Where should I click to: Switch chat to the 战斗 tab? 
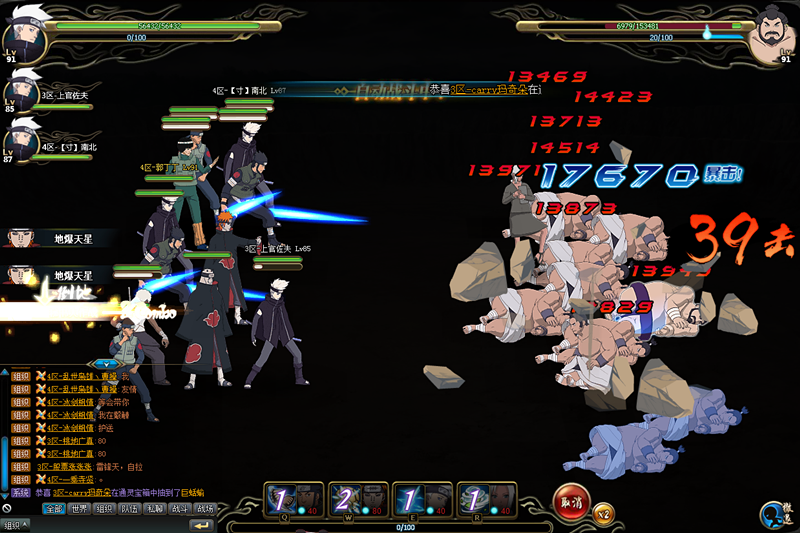pos(180,509)
